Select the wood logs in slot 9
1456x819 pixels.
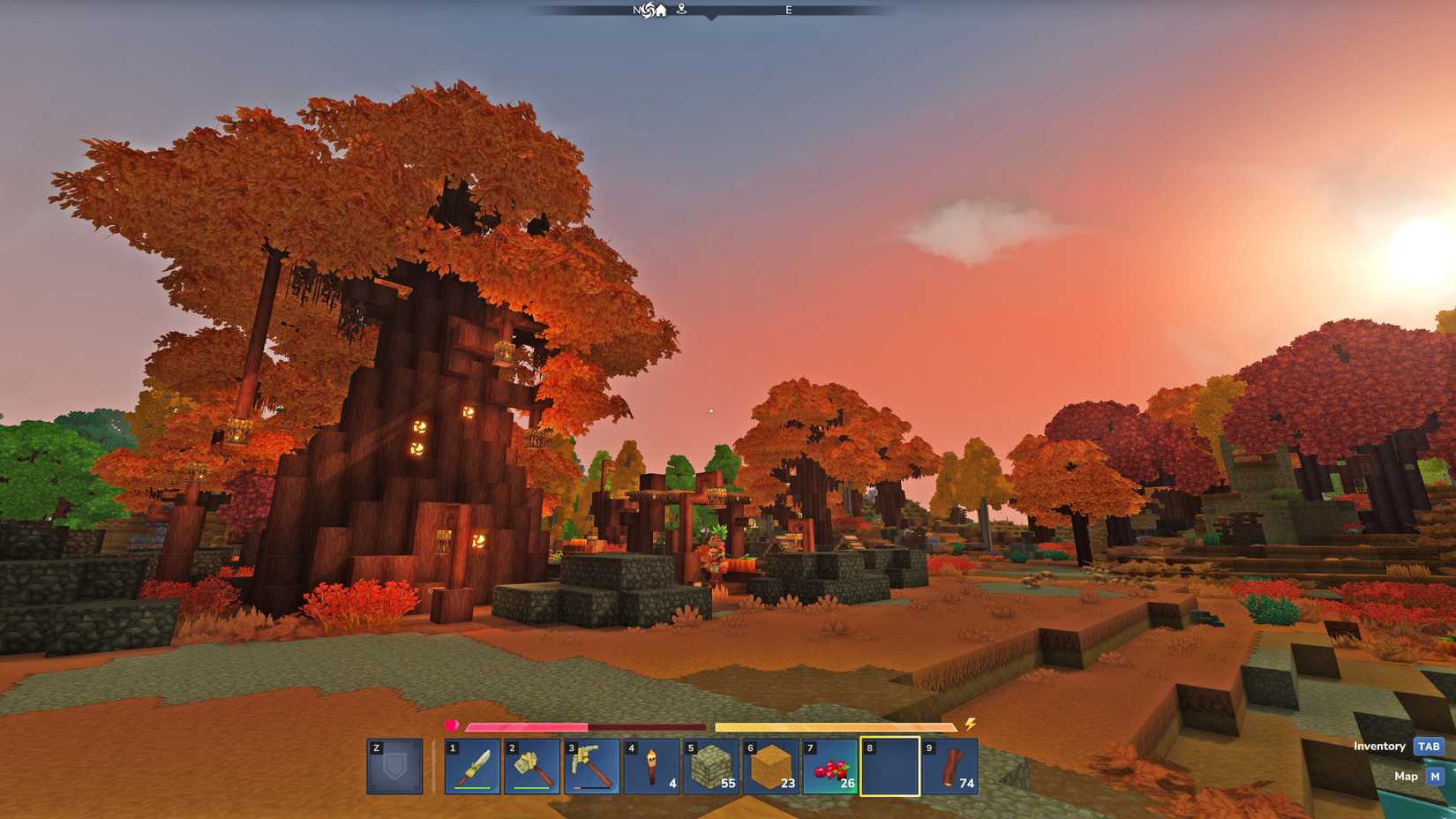point(951,767)
